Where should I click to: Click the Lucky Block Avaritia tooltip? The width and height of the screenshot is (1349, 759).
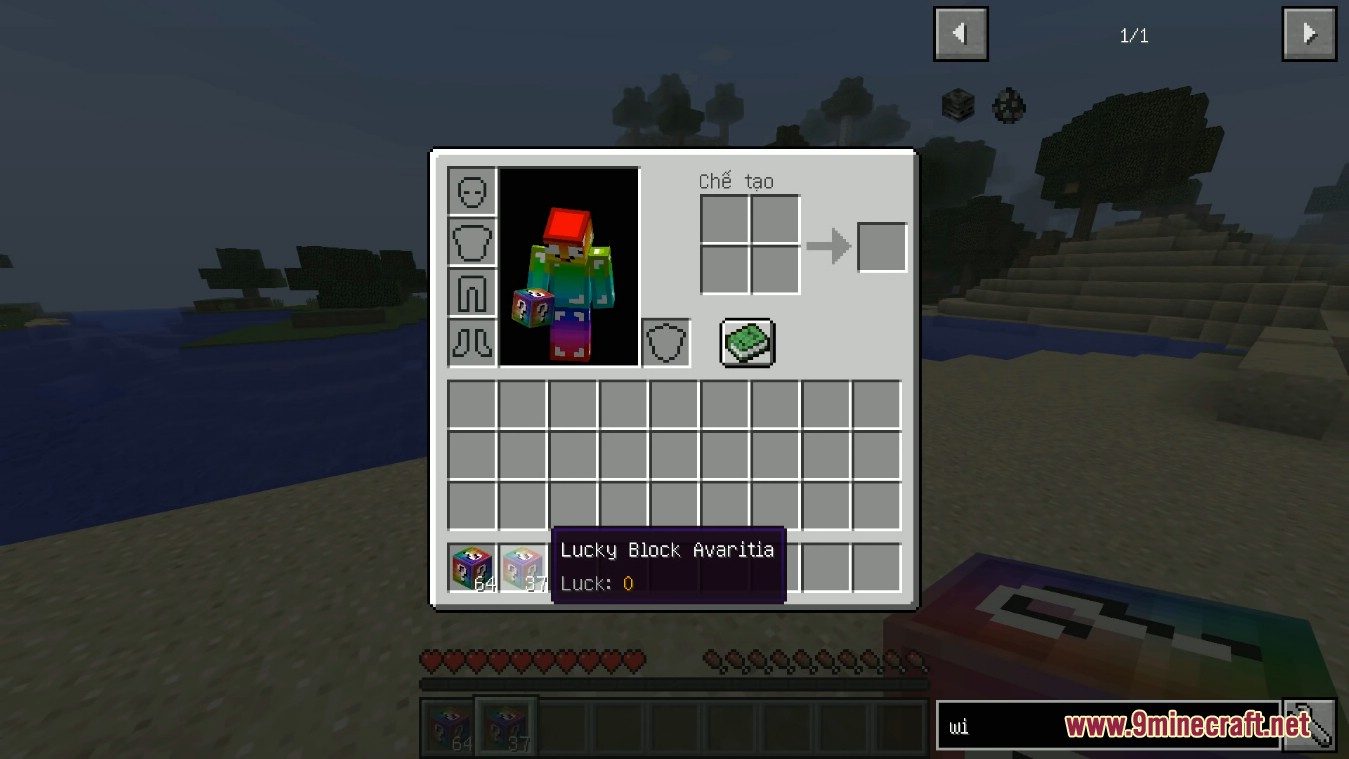(667, 565)
